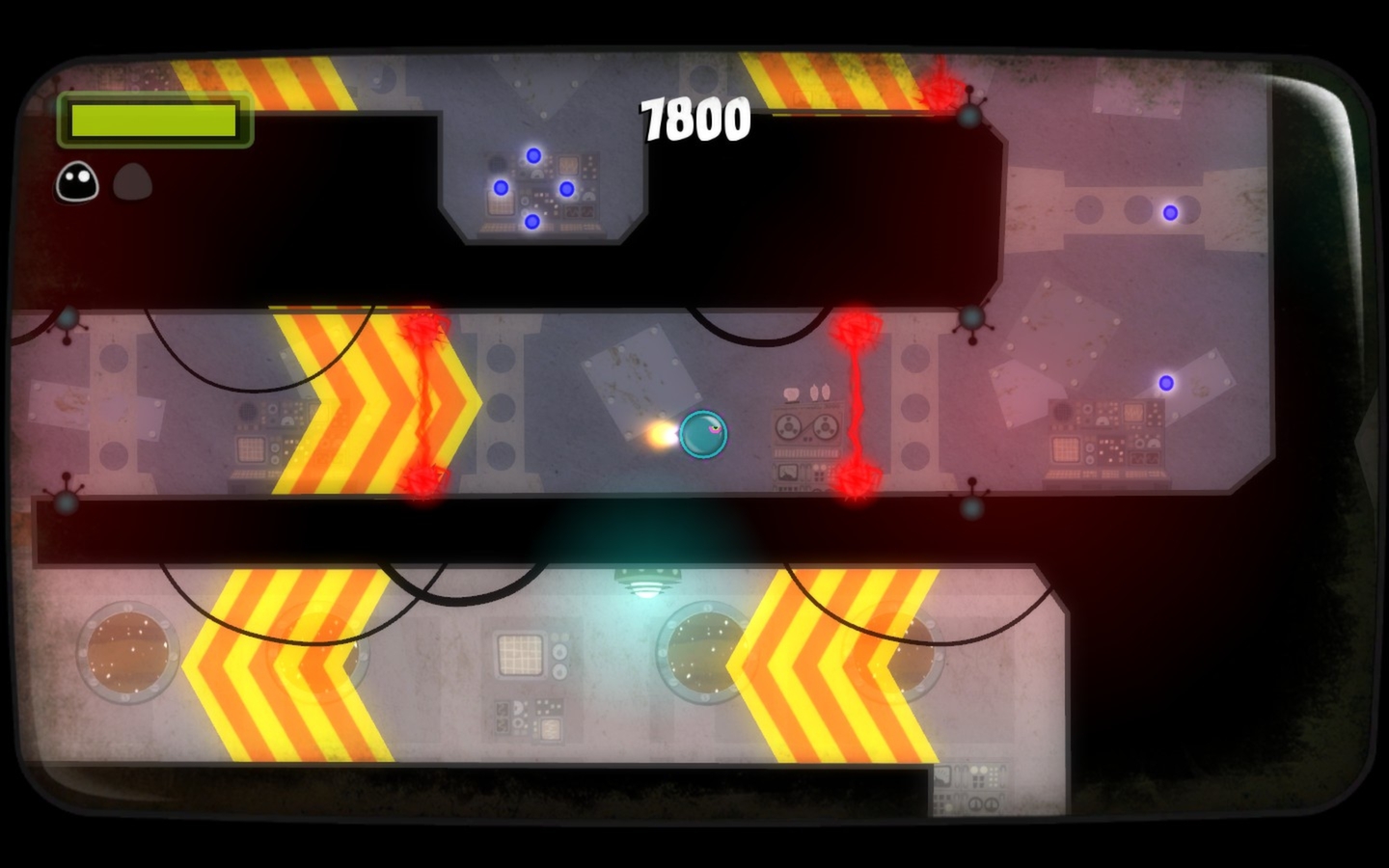Toggle the right-side vertical laser beam
This screenshot has height=868, width=1389.
pyautogui.click(x=856, y=405)
